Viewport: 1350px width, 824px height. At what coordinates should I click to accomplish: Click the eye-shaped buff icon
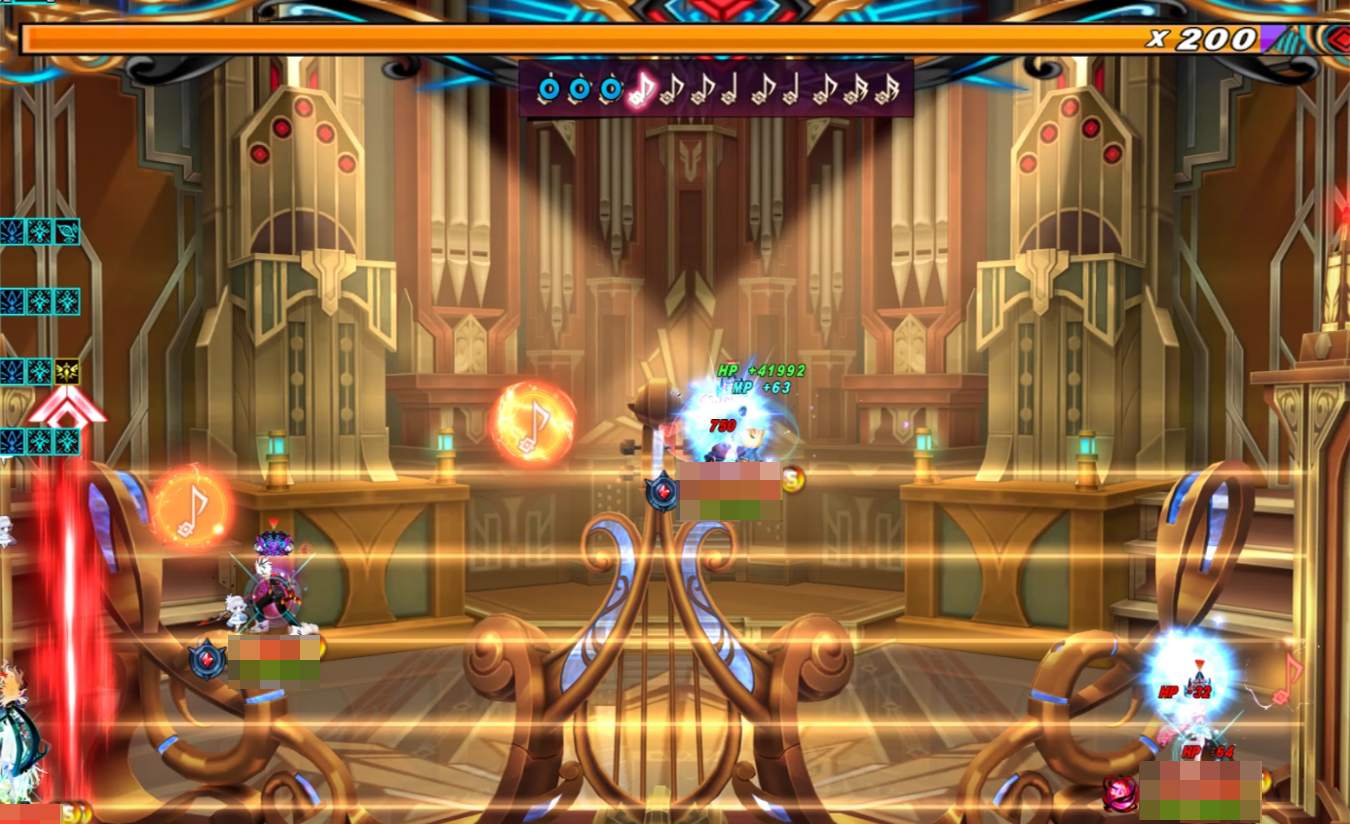[x=67, y=232]
